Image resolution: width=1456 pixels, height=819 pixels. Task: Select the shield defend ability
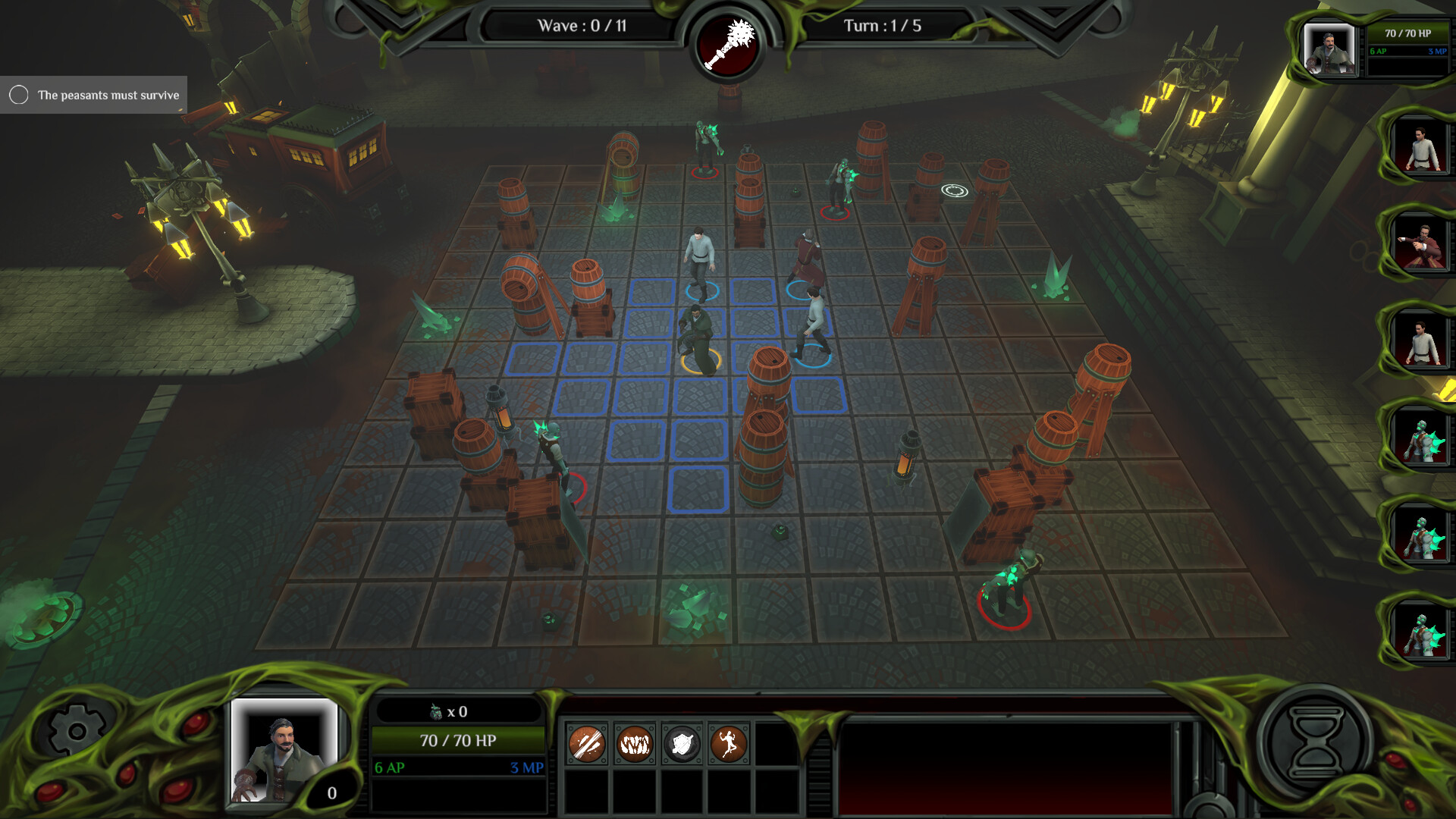tap(683, 745)
